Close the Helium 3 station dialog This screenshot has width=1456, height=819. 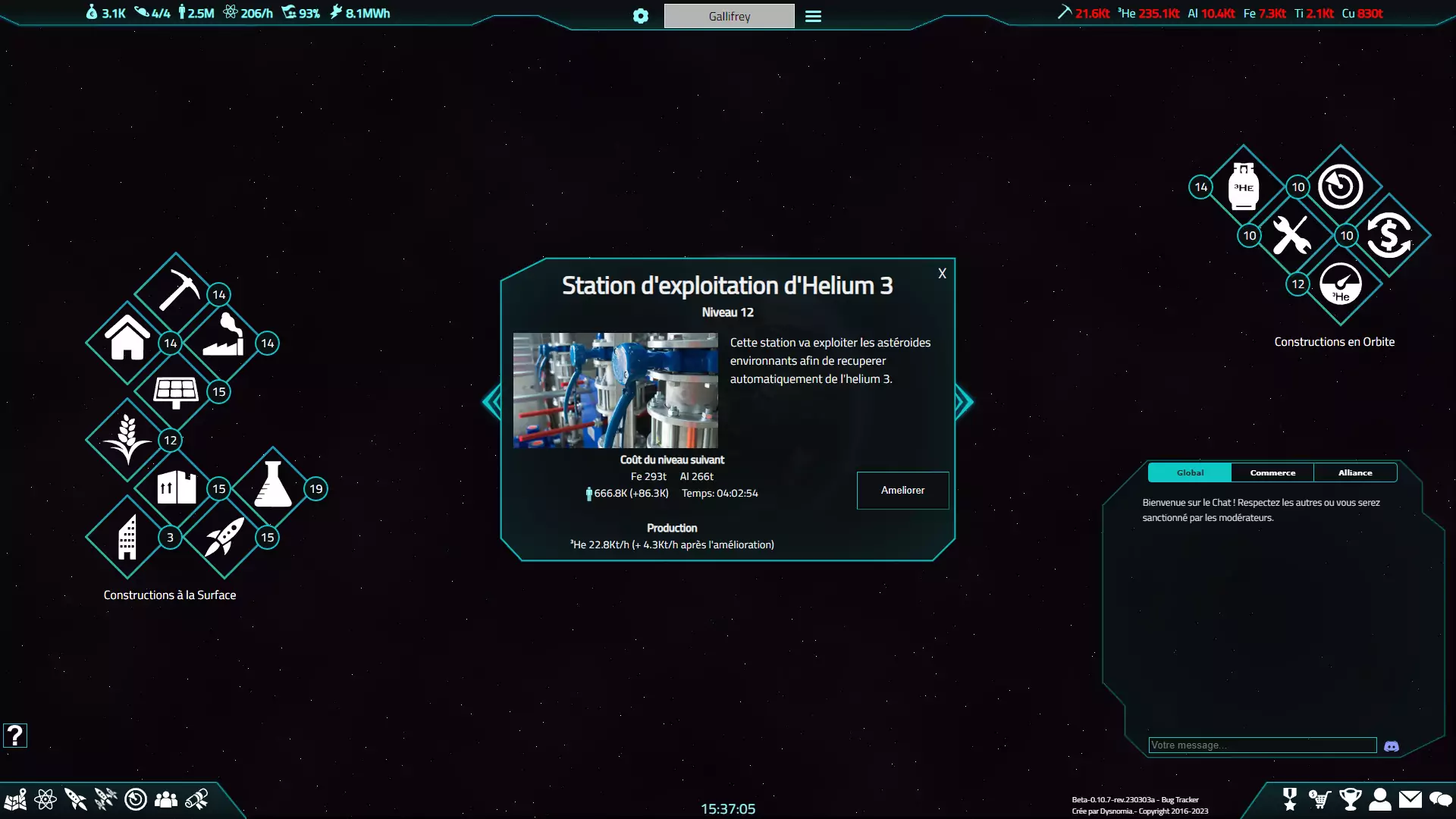point(942,274)
